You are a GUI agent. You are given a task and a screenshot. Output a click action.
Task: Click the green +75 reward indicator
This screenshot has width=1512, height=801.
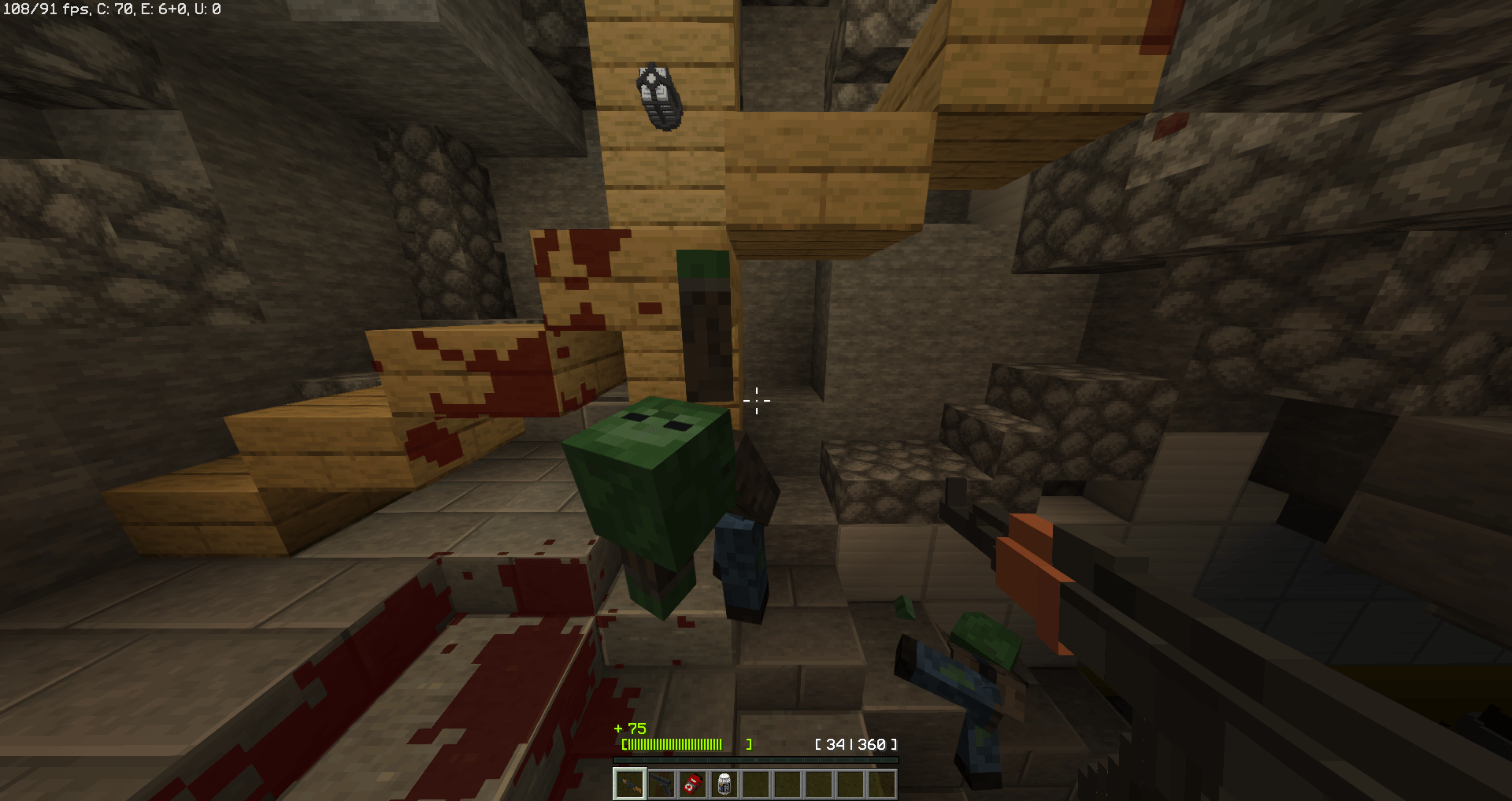coord(628,729)
